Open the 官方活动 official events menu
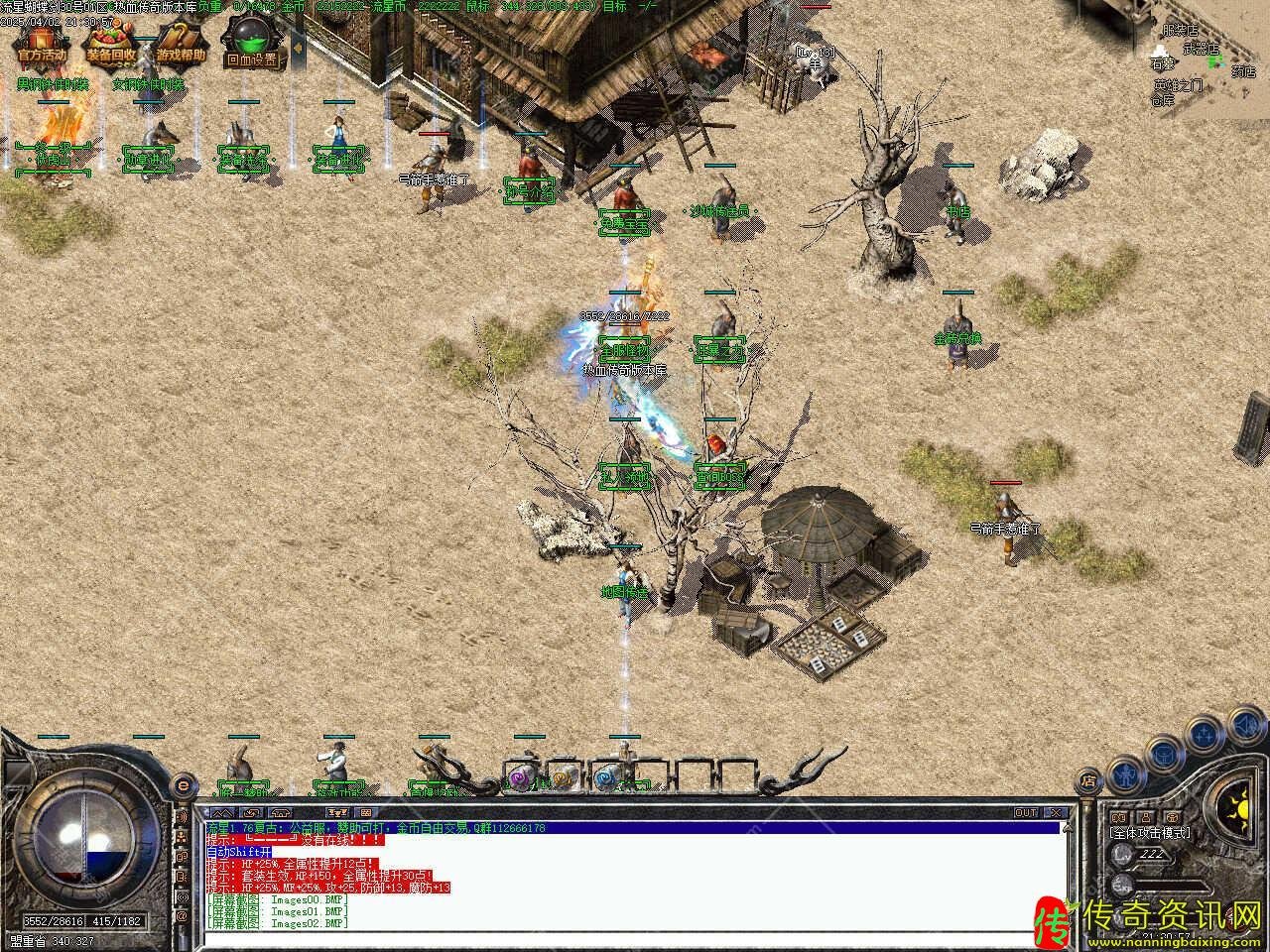 [40, 46]
